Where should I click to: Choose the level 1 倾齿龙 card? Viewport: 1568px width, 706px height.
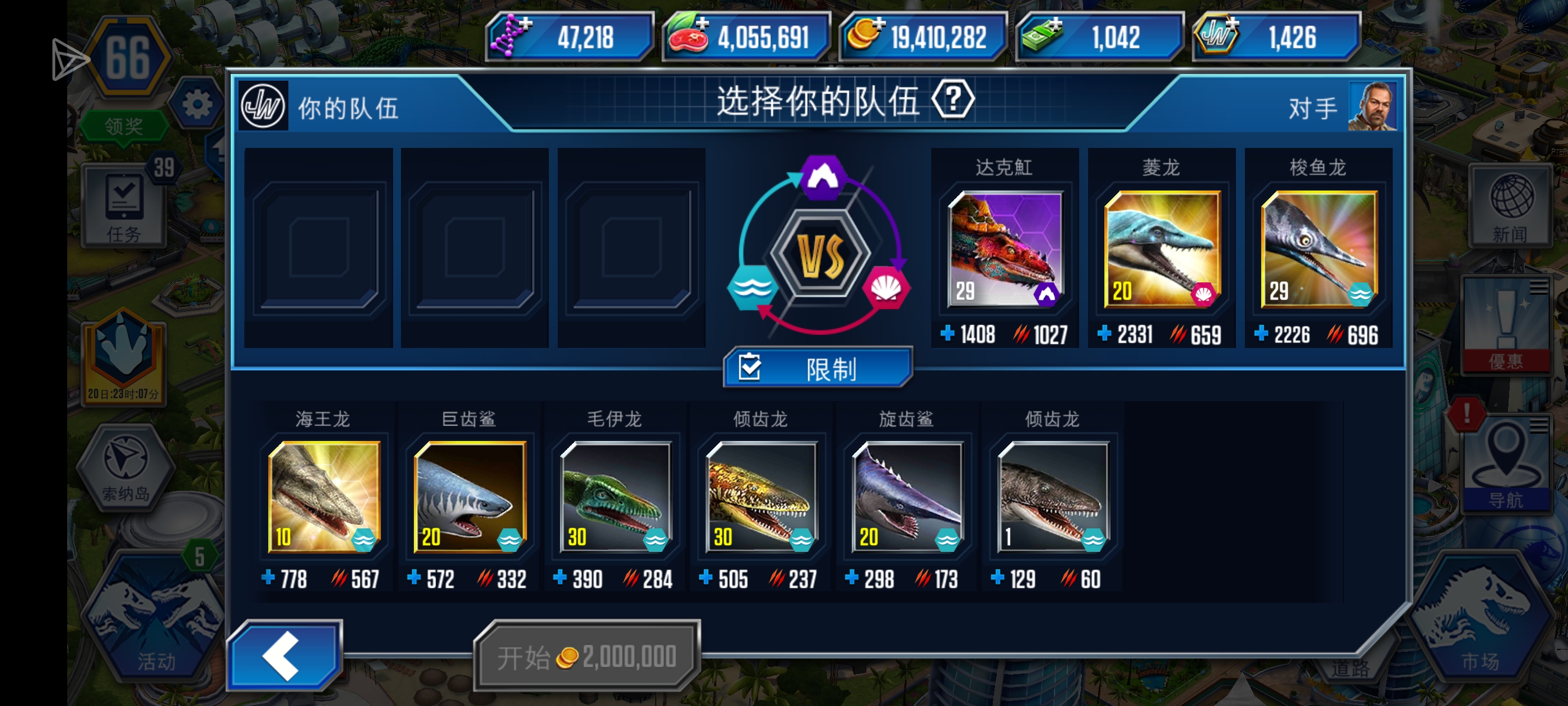click(1052, 497)
